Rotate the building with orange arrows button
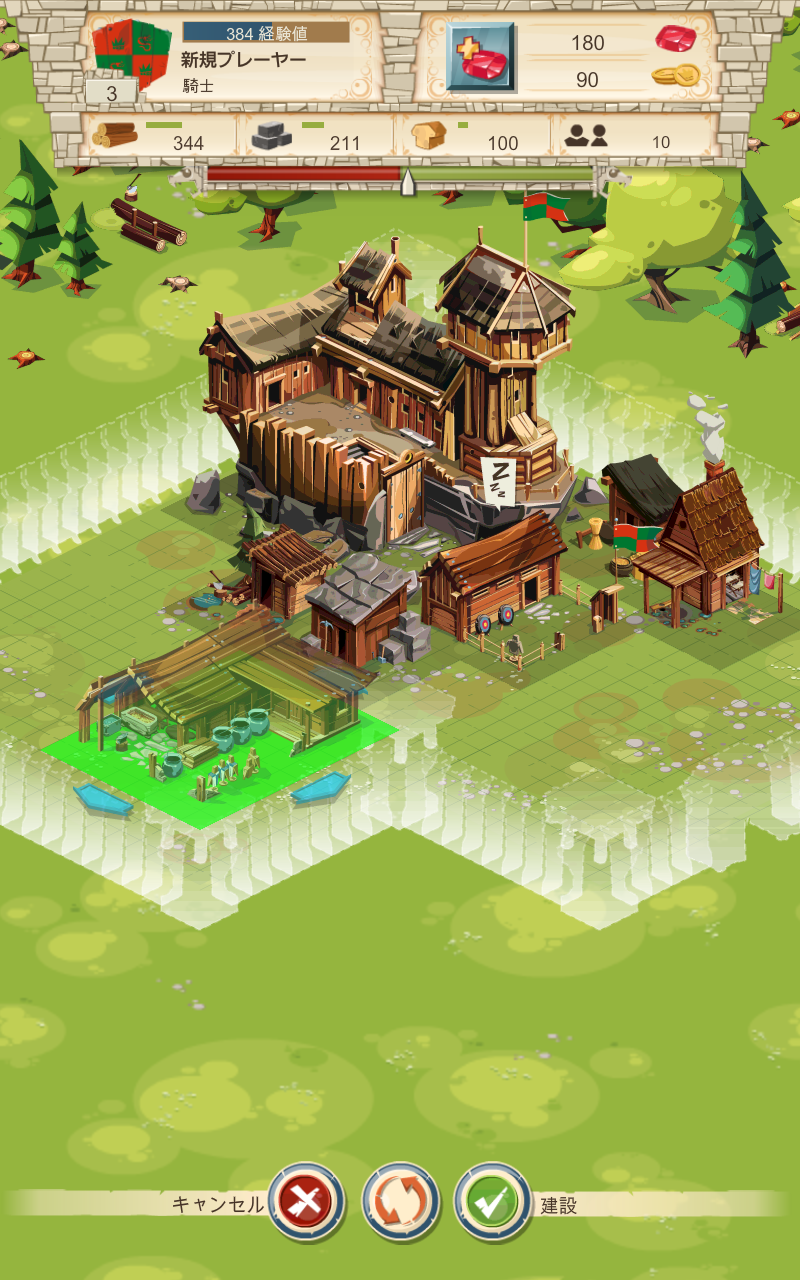This screenshot has width=800, height=1280. (400, 1203)
